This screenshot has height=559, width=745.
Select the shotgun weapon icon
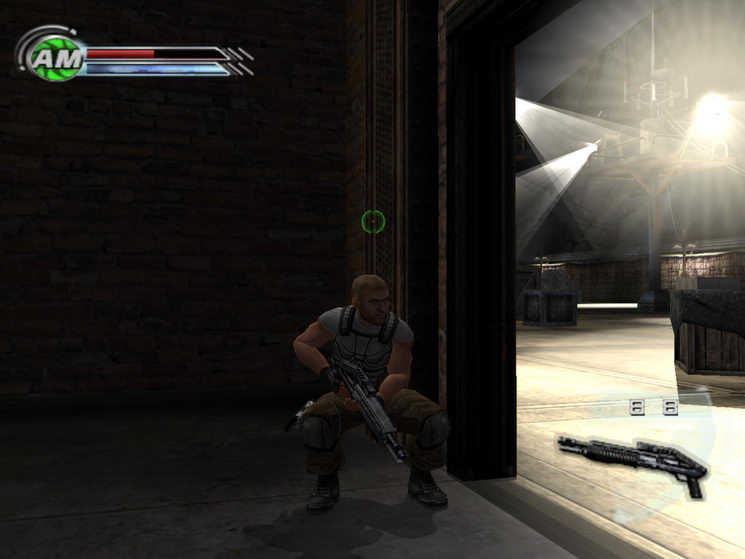pyautogui.click(x=633, y=461)
